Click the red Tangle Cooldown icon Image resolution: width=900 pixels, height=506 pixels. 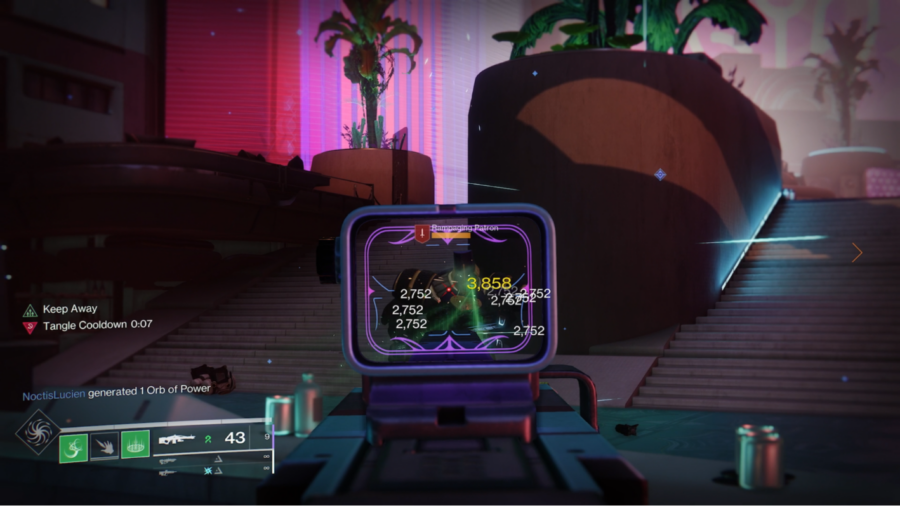click(x=30, y=326)
